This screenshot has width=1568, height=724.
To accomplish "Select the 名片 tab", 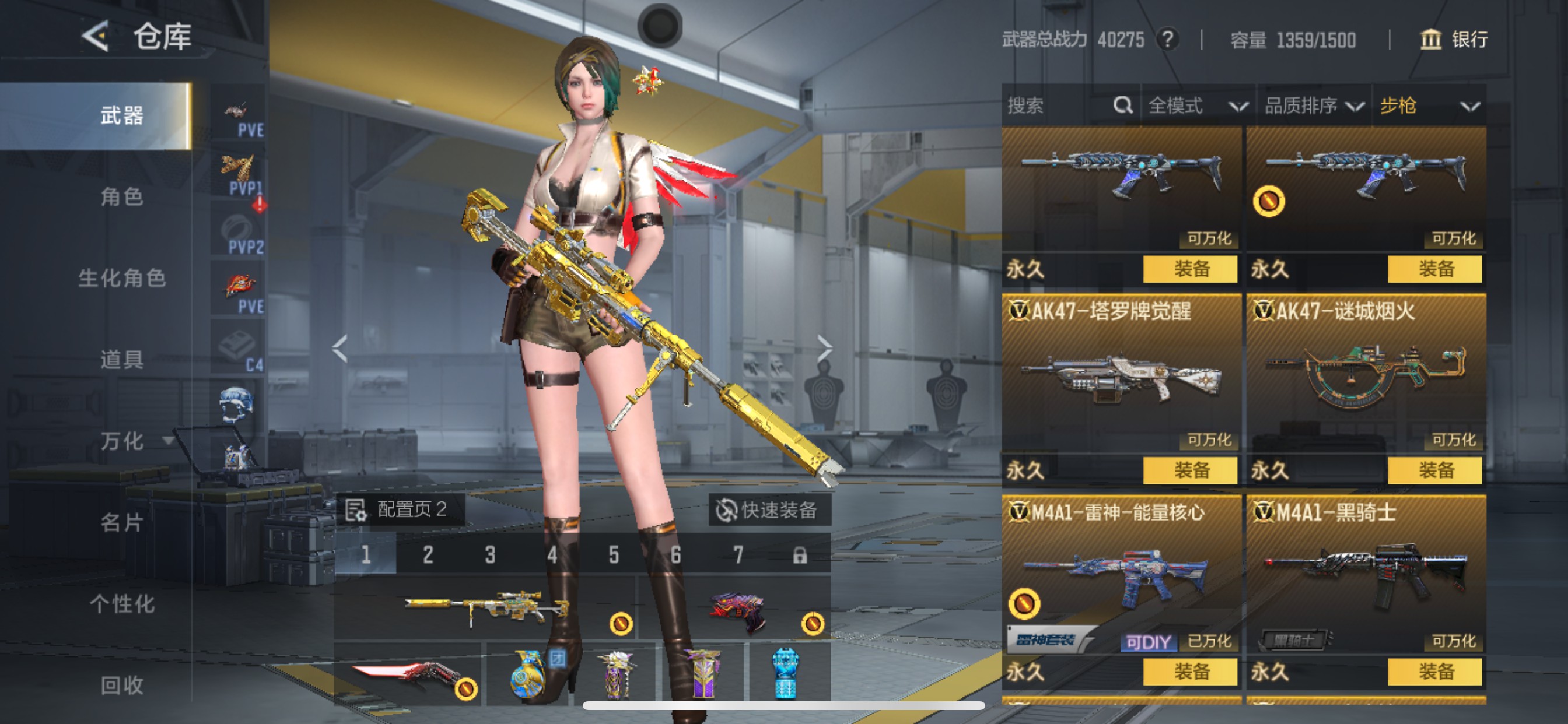I will pos(122,523).
